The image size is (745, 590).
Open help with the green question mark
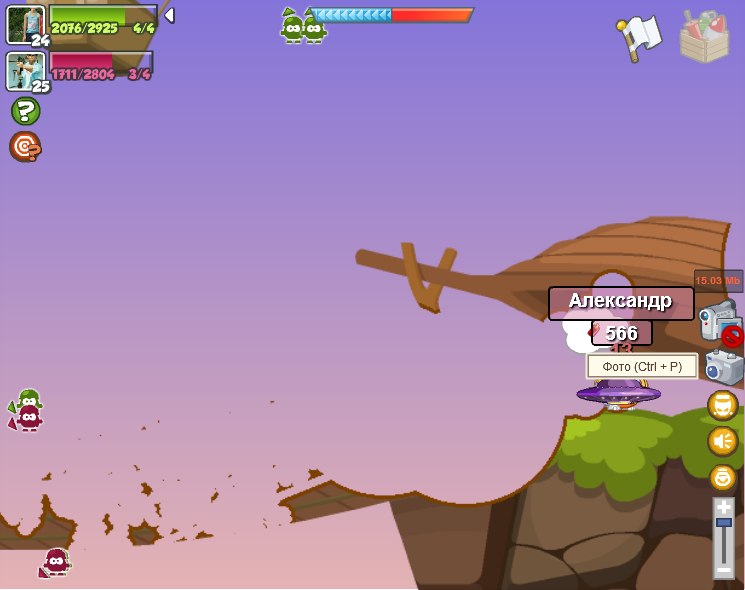(x=25, y=111)
